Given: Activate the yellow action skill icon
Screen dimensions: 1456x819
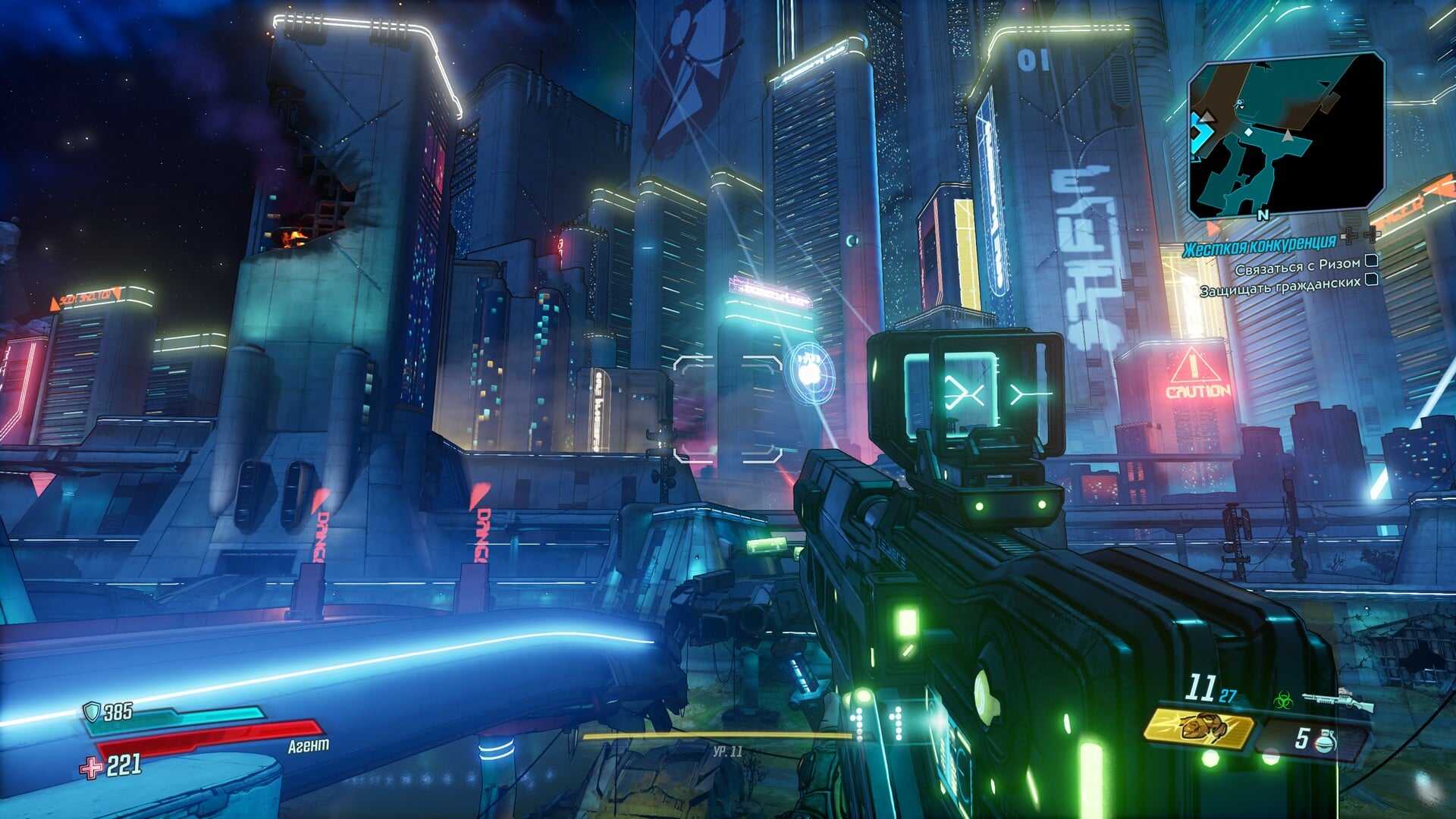Looking at the screenshot, I should pyautogui.click(x=1198, y=730).
